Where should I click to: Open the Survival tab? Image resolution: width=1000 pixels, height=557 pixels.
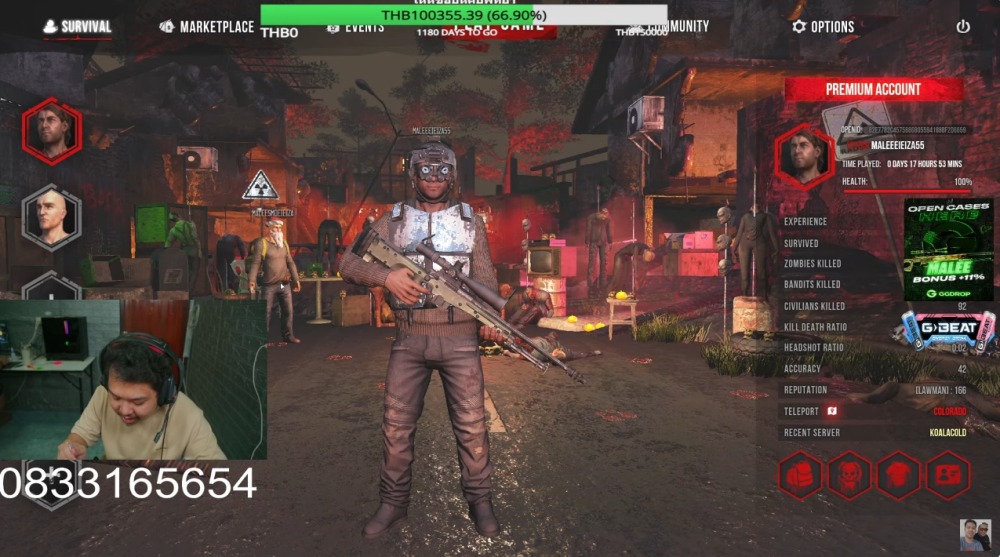point(77,27)
